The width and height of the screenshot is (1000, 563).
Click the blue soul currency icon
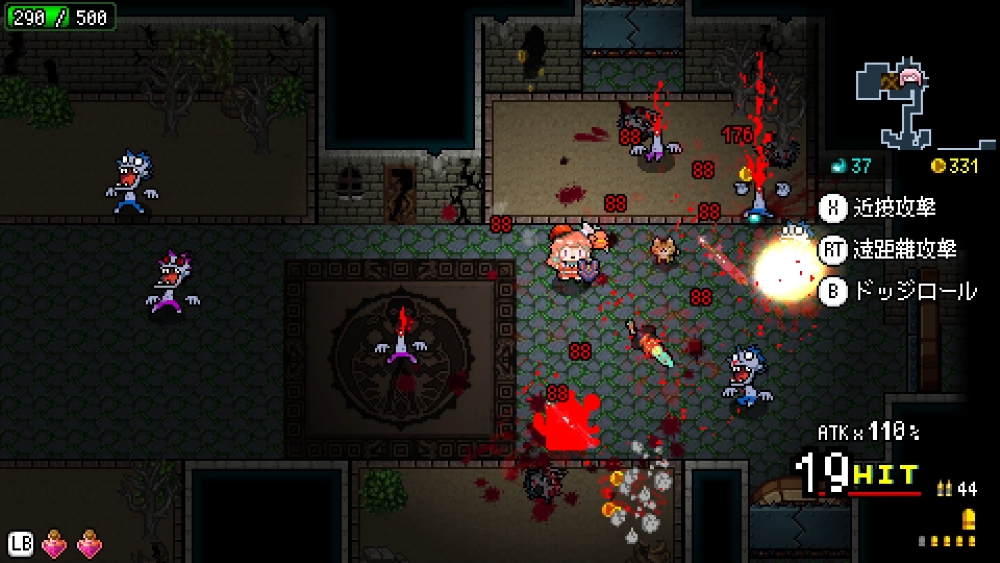[x=839, y=166]
